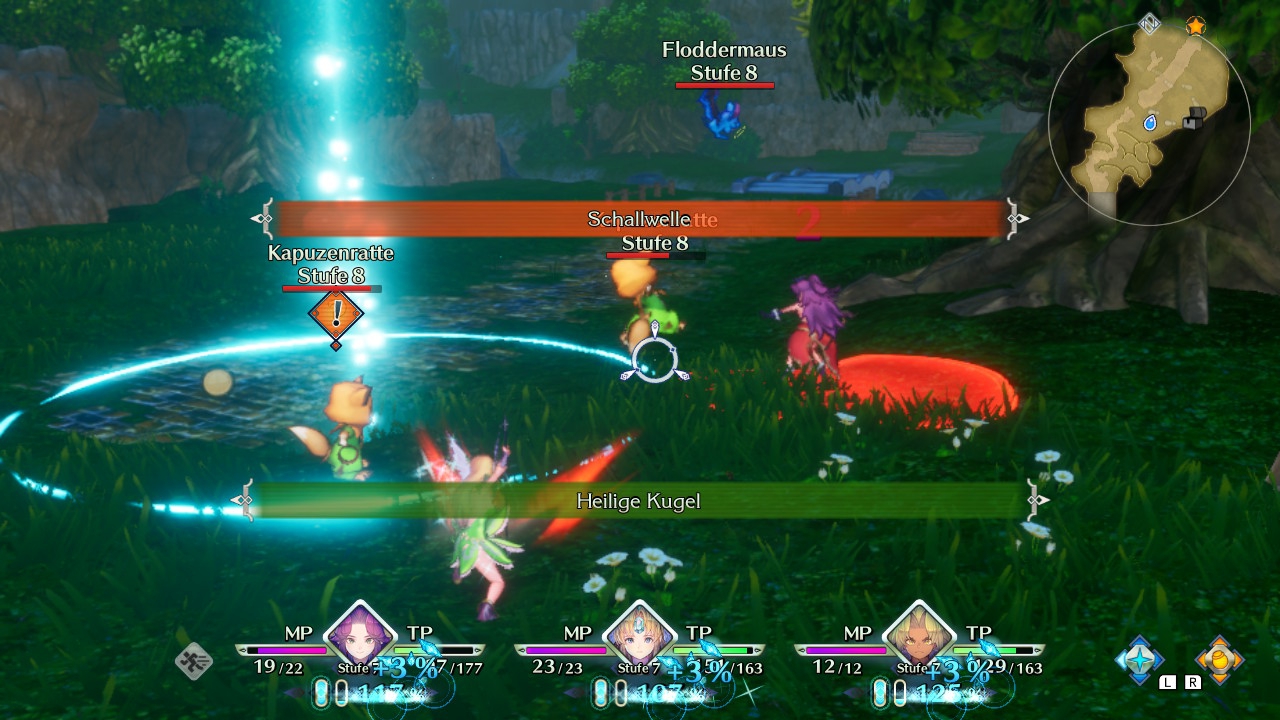Switch to the tan-skinned character portrait
This screenshot has height=720, width=1280.
[x=918, y=632]
